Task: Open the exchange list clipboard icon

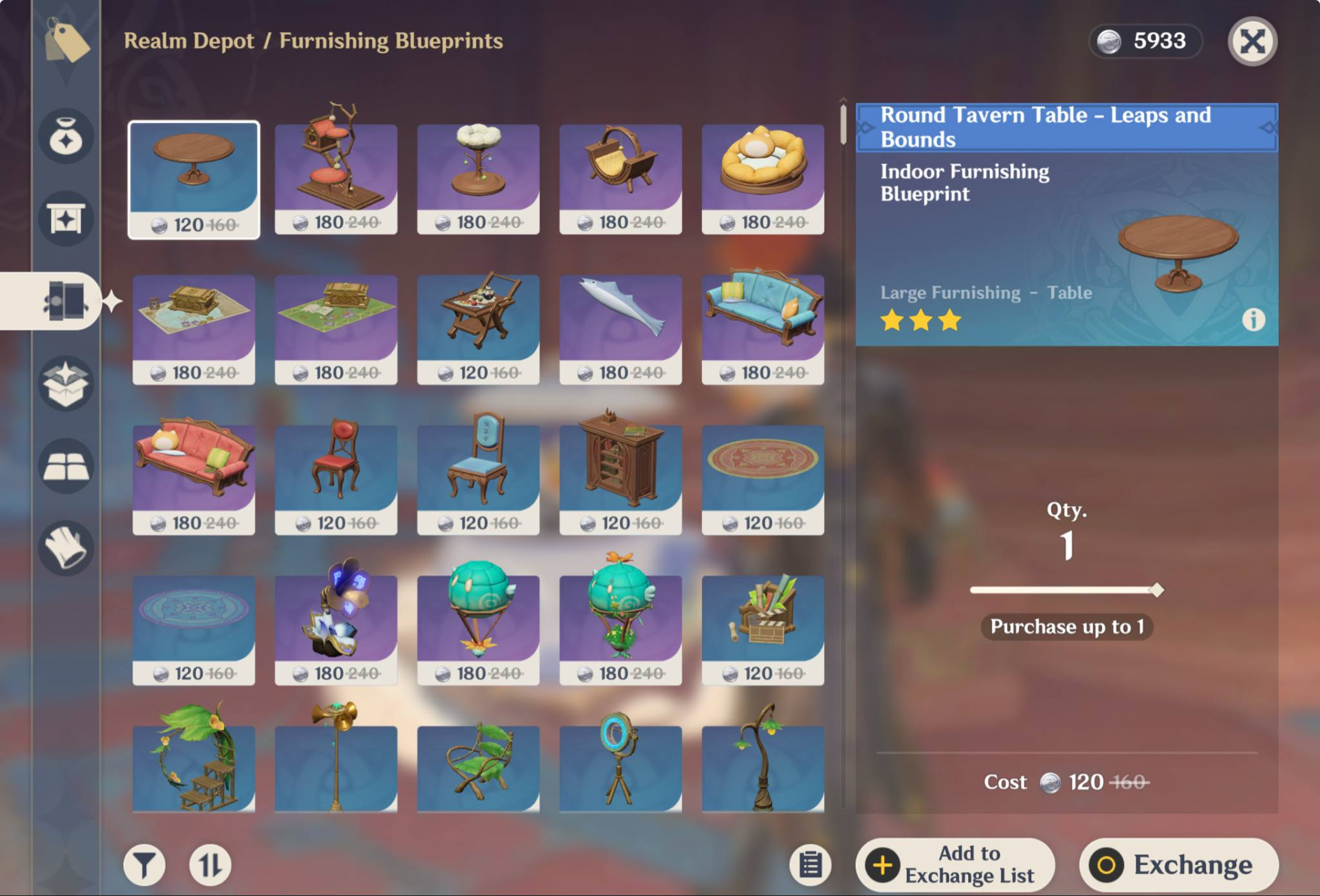Action: pyautogui.click(x=811, y=864)
